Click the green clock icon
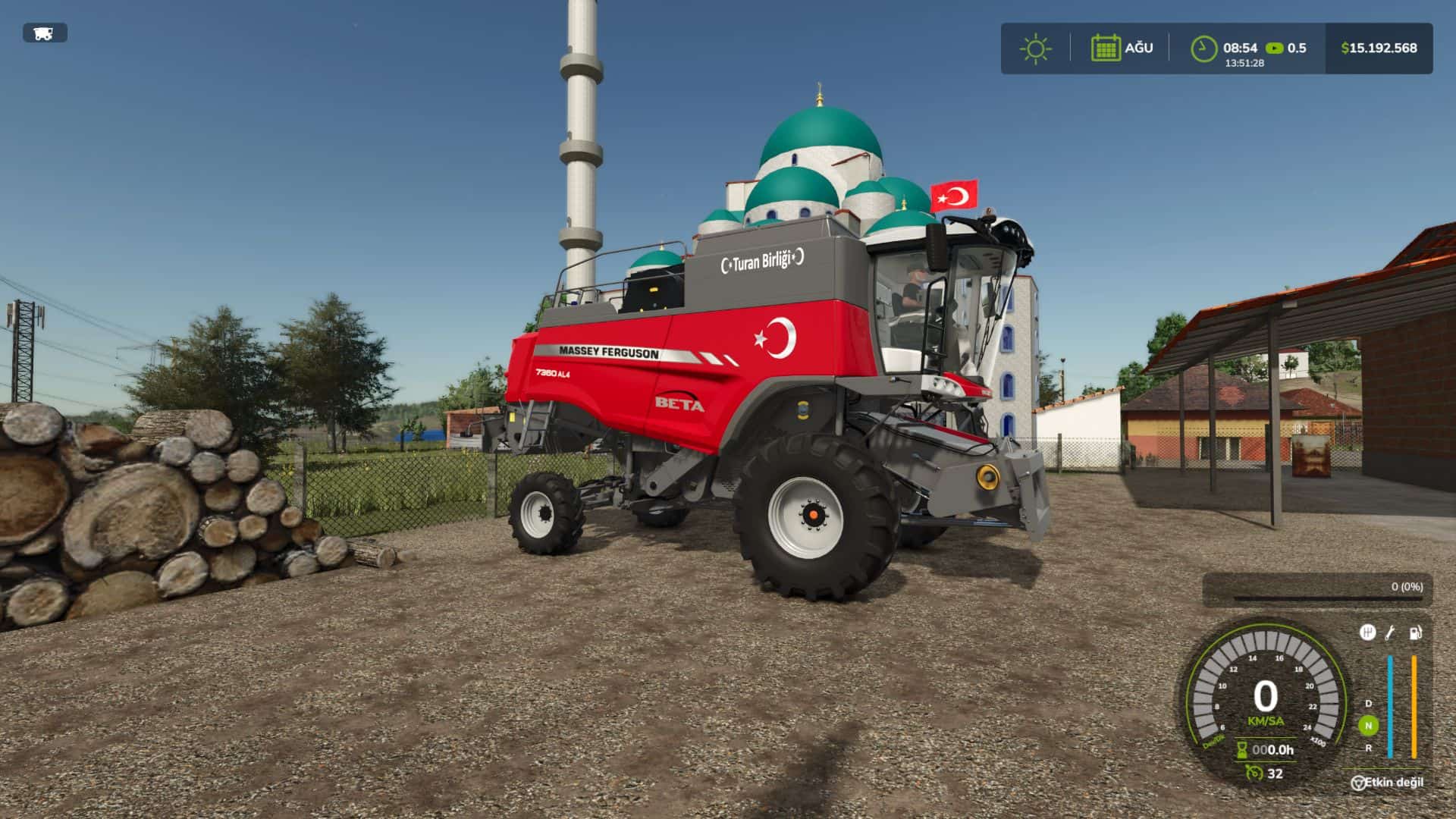1456x819 pixels. pyautogui.click(x=1203, y=49)
